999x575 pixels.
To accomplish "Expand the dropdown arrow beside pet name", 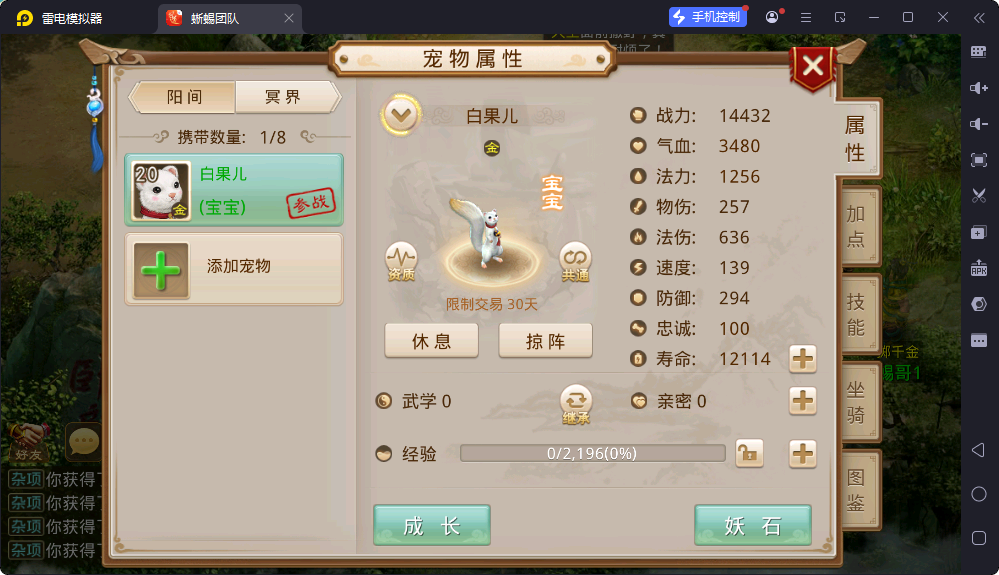I will click(x=400, y=115).
